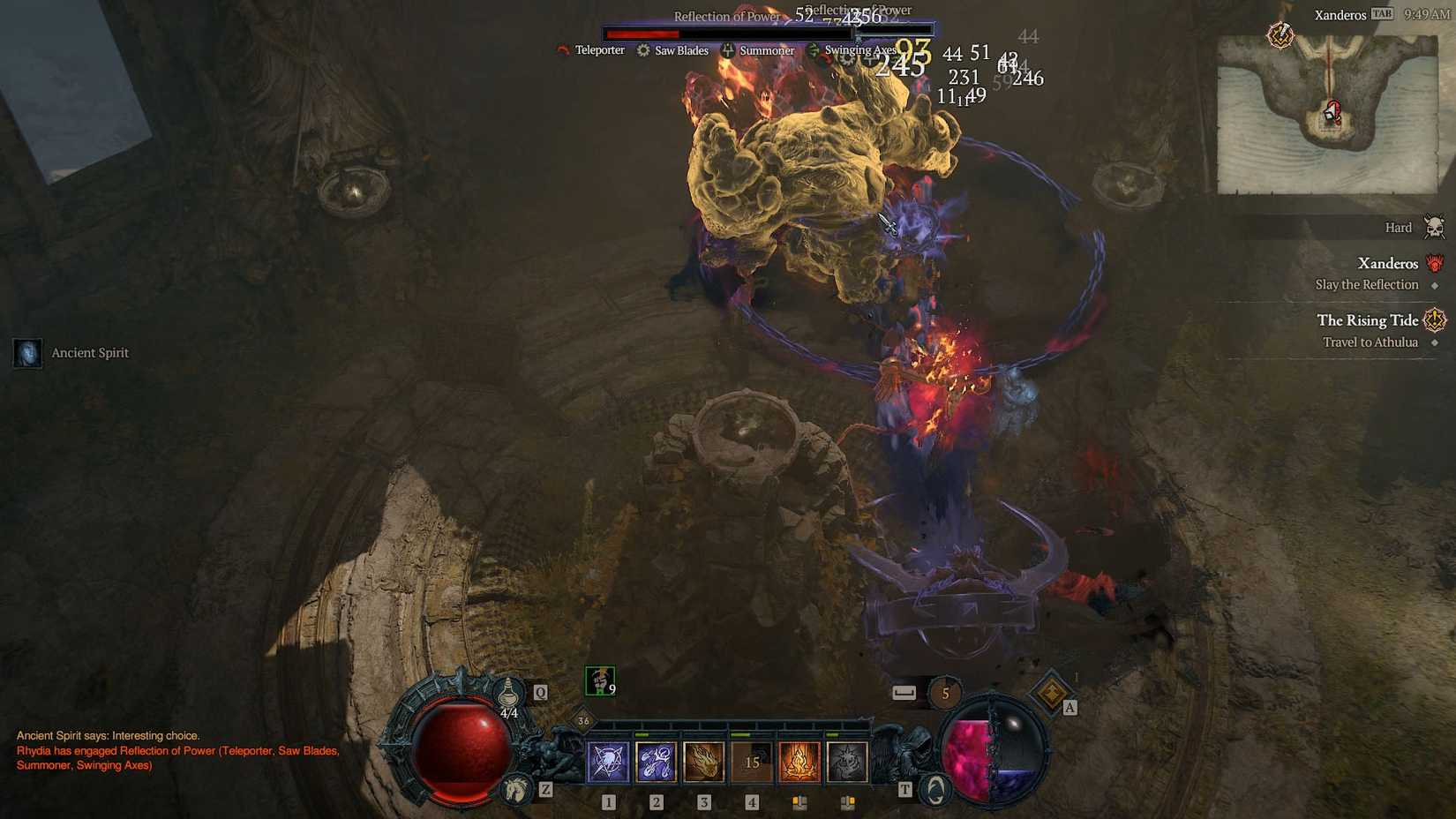This screenshot has height=819, width=1456.
Task: Activate the fiery skill next to slot 4
Action: pos(799,761)
